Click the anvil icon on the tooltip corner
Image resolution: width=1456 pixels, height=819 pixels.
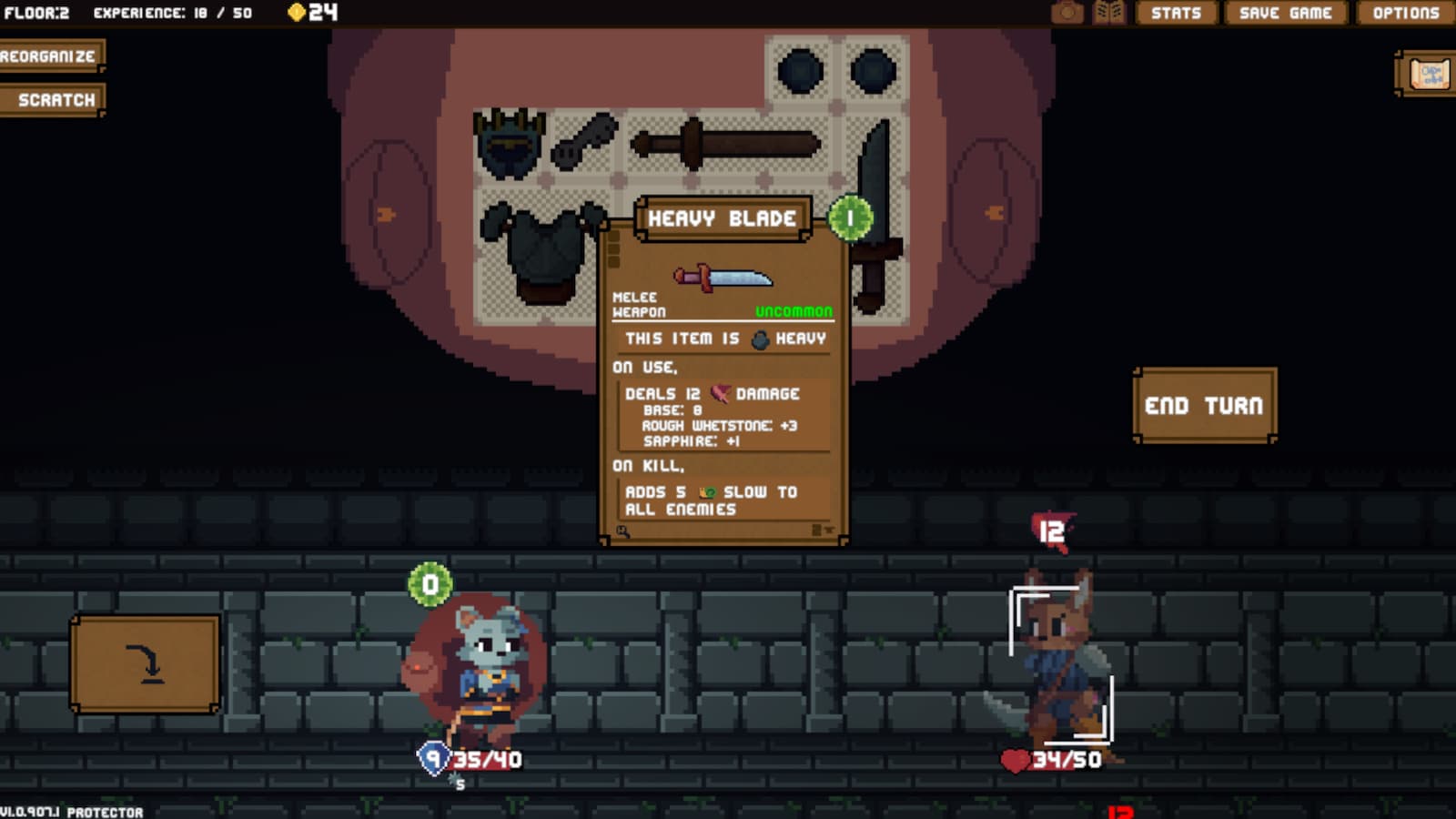829,530
